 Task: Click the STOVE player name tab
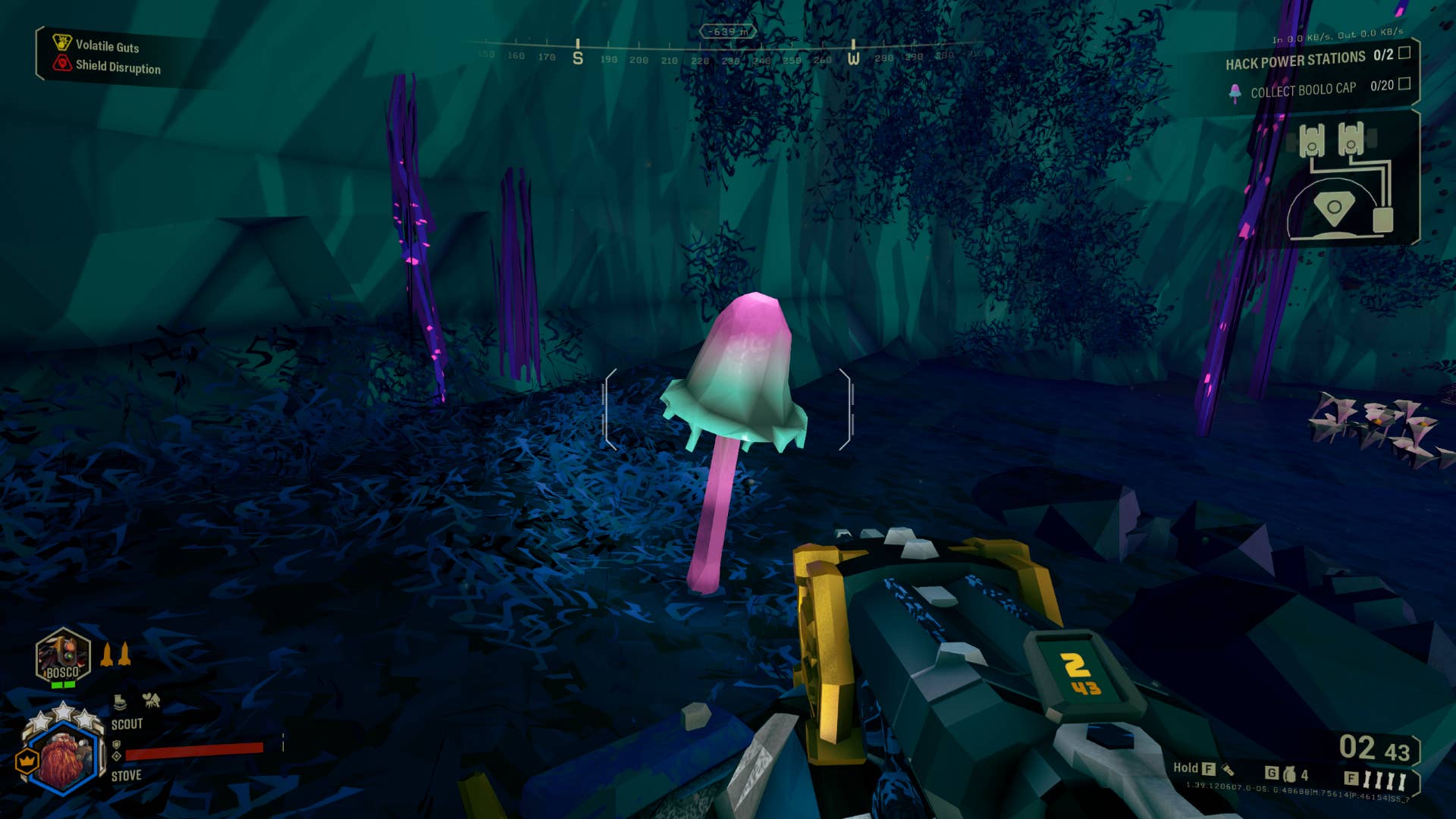point(127,775)
